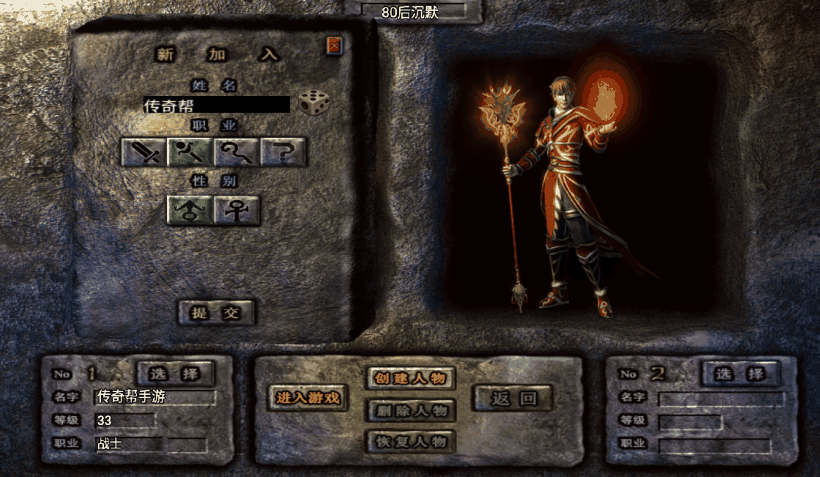Pick the curved hook taoist class icon

236,152
